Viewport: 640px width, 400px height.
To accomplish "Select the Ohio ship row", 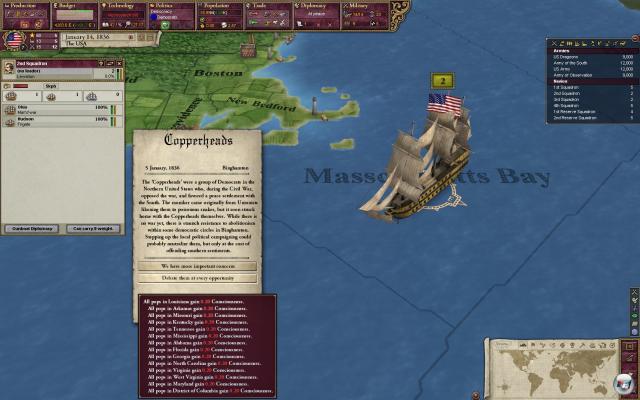I will [x=60, y=107].
